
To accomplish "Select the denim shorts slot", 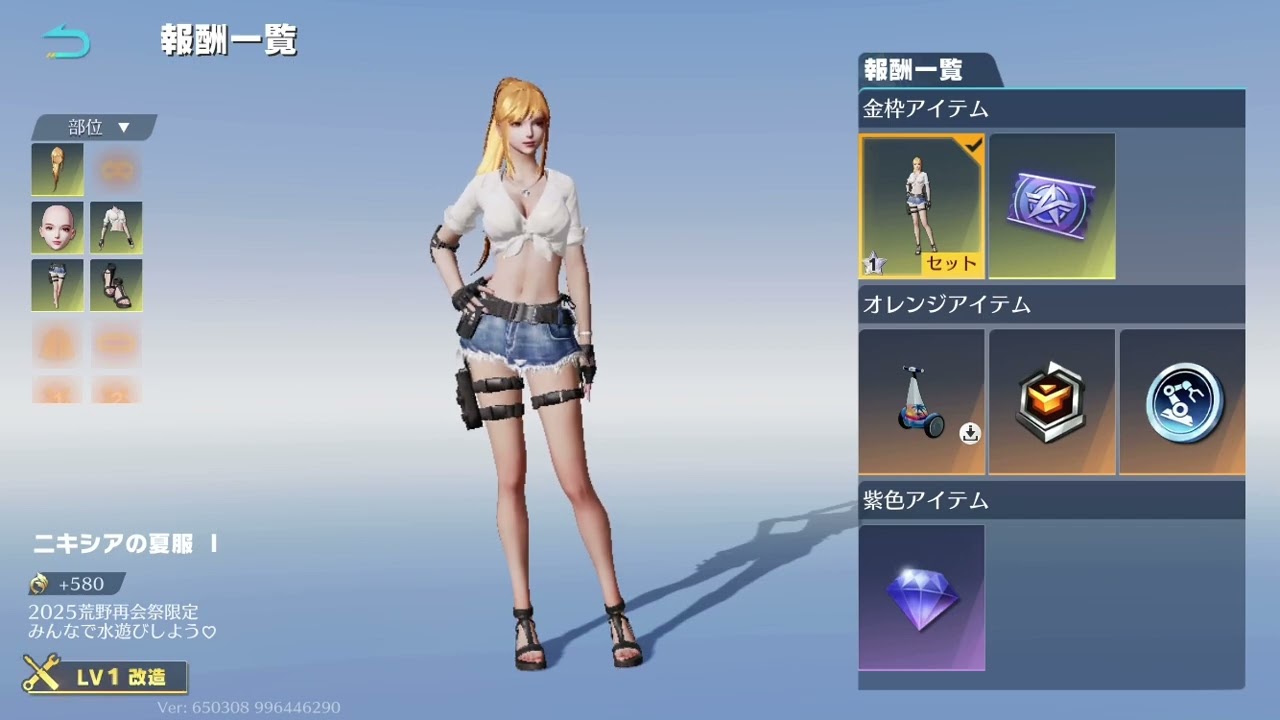I will 57,285.
